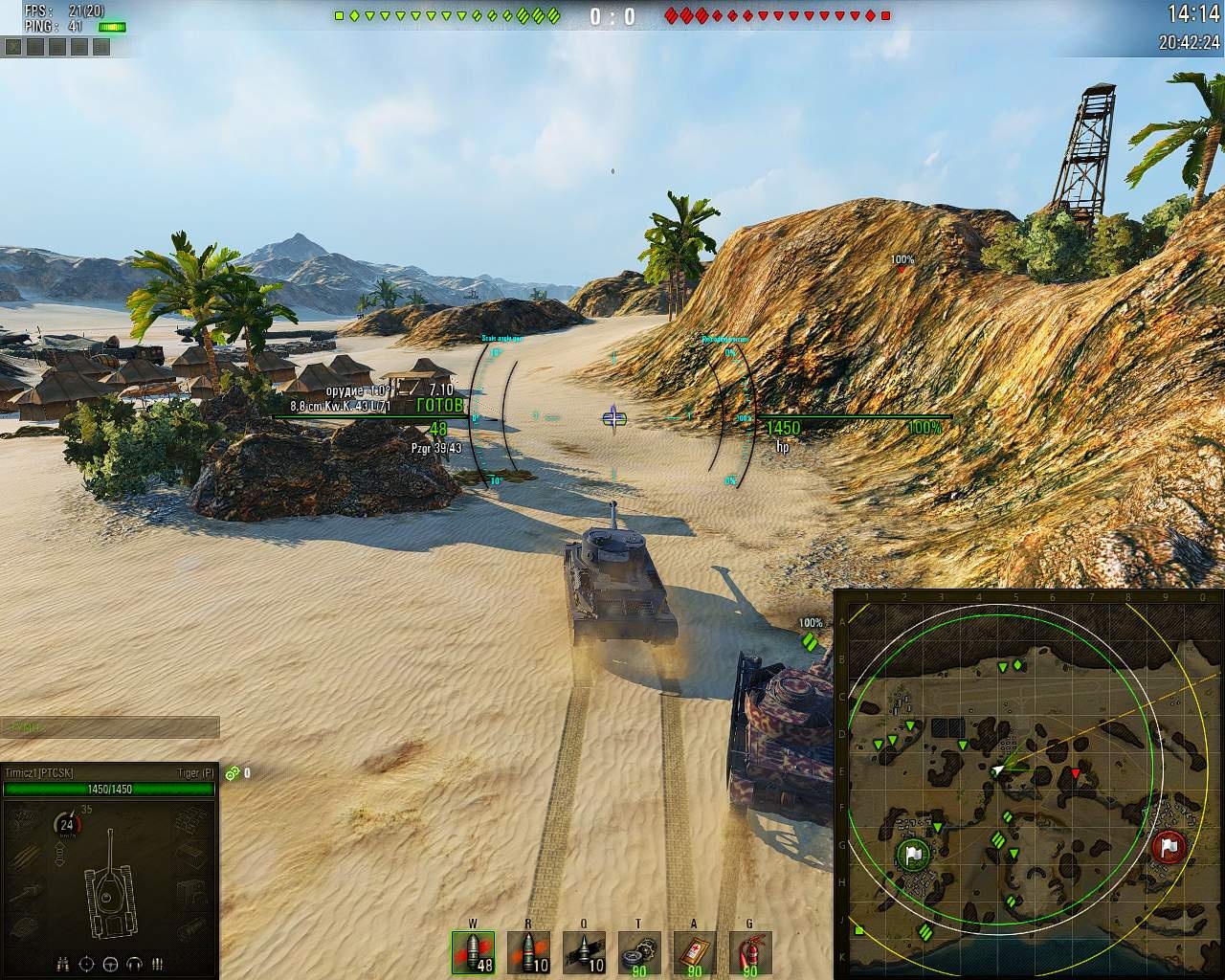
Task: Click the green allied base flag on minimap
Action: pos(912,853)
